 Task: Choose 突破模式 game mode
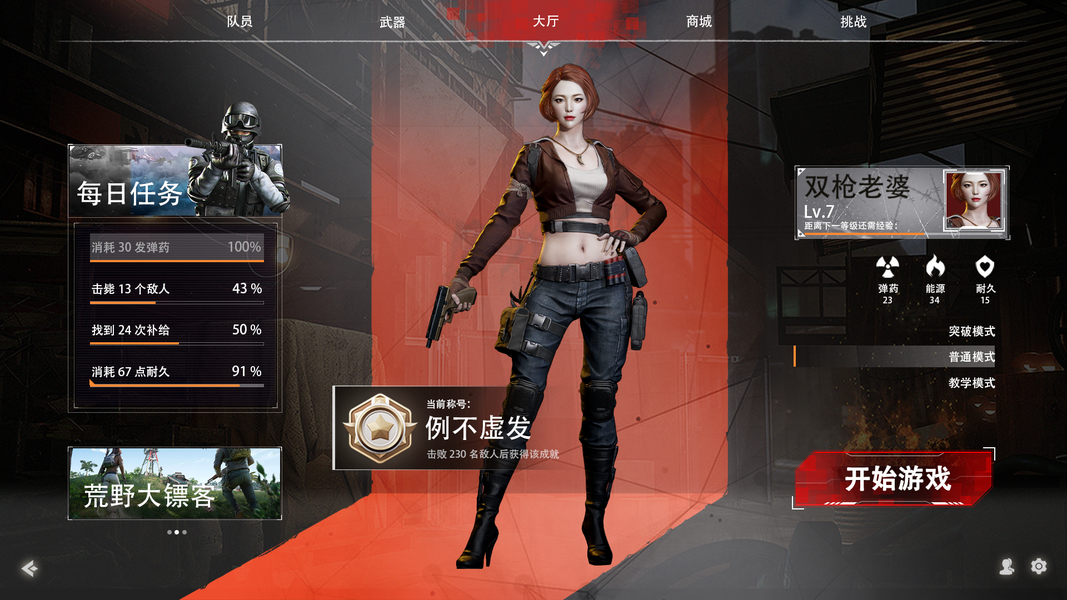coord(971,331)
